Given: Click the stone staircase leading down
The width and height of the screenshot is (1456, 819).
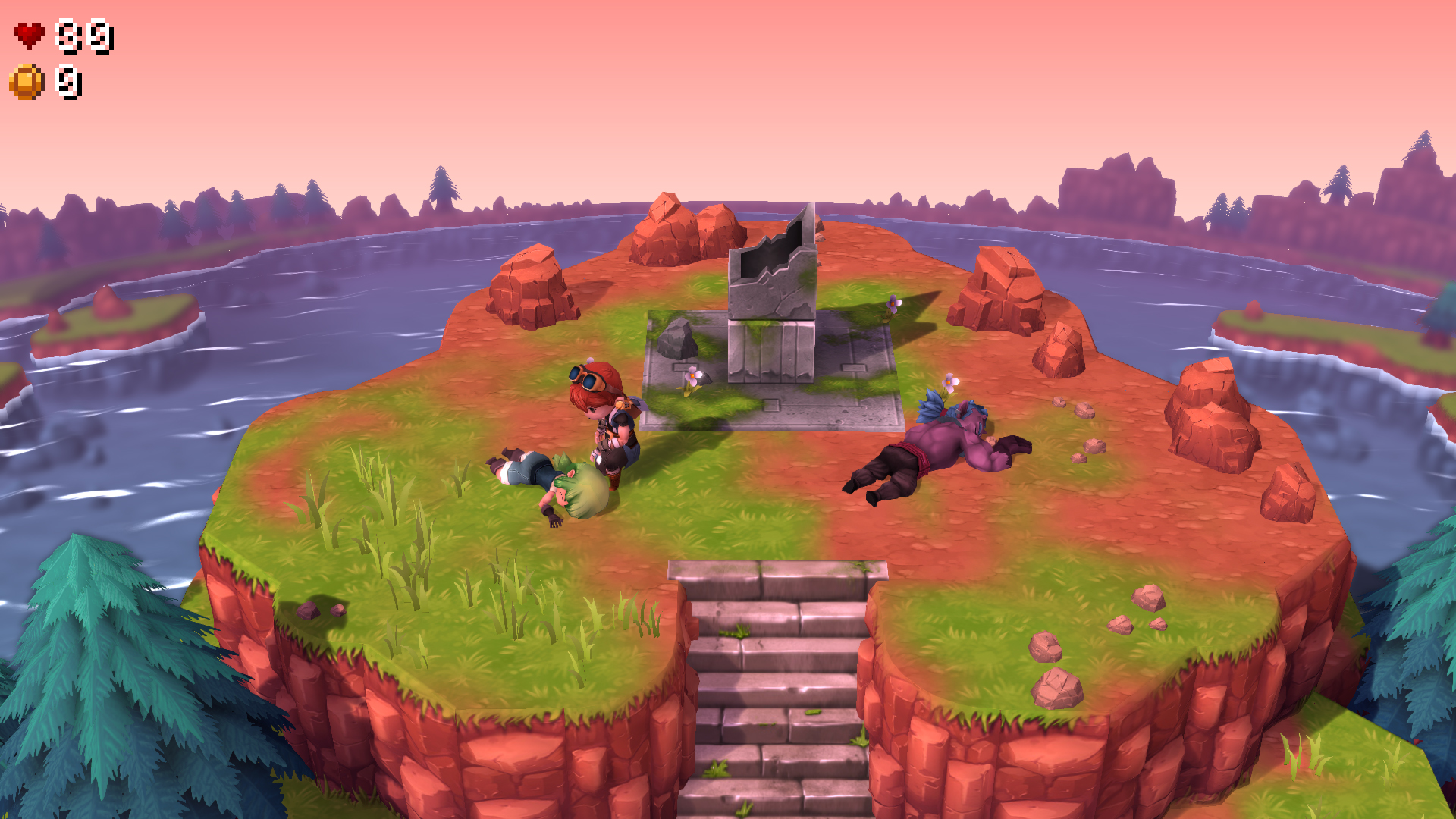Looking at the screenshot, I should (773, 682).
